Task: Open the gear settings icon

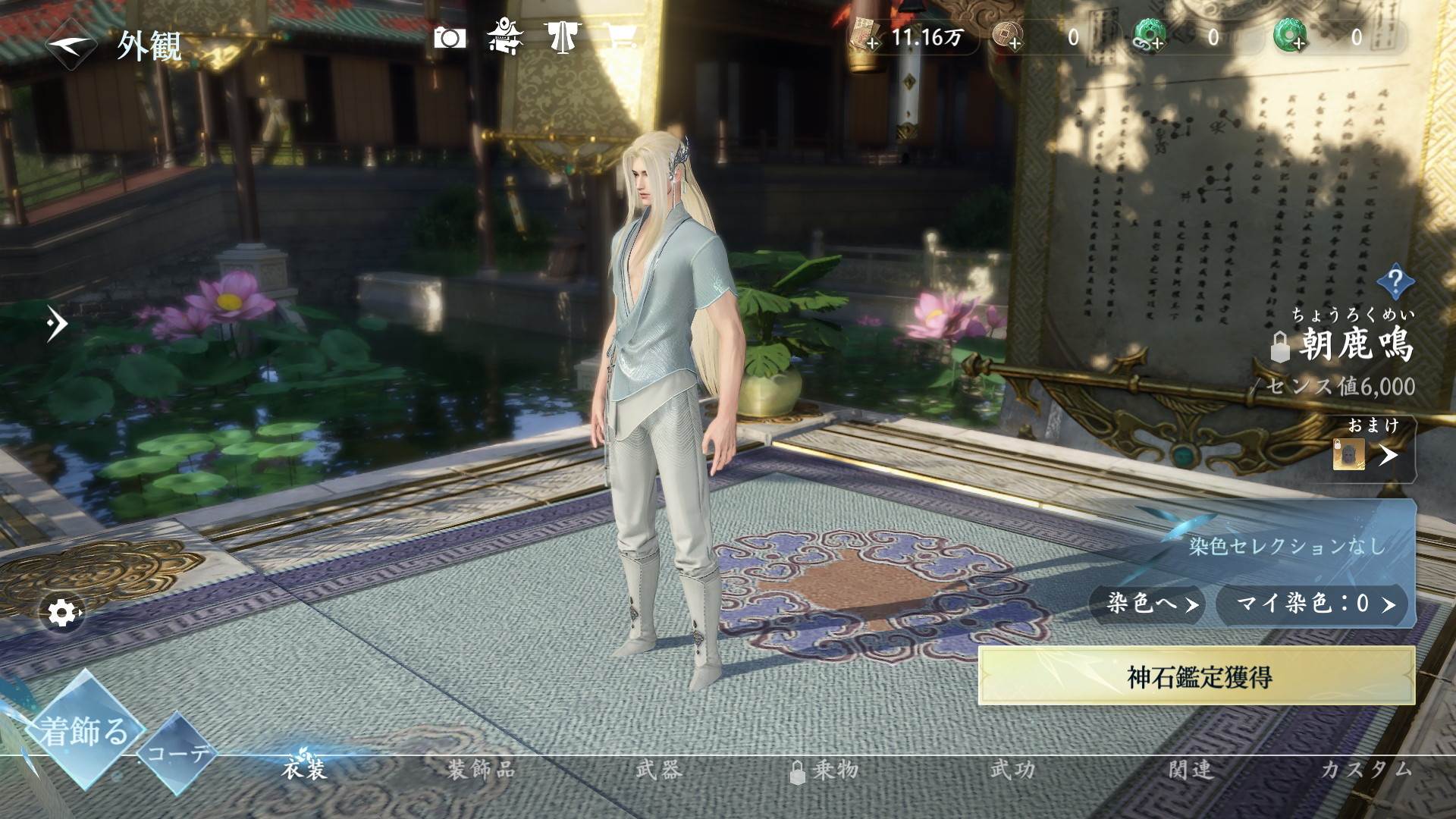Action: pyautogui.click(x=64, y=612)
